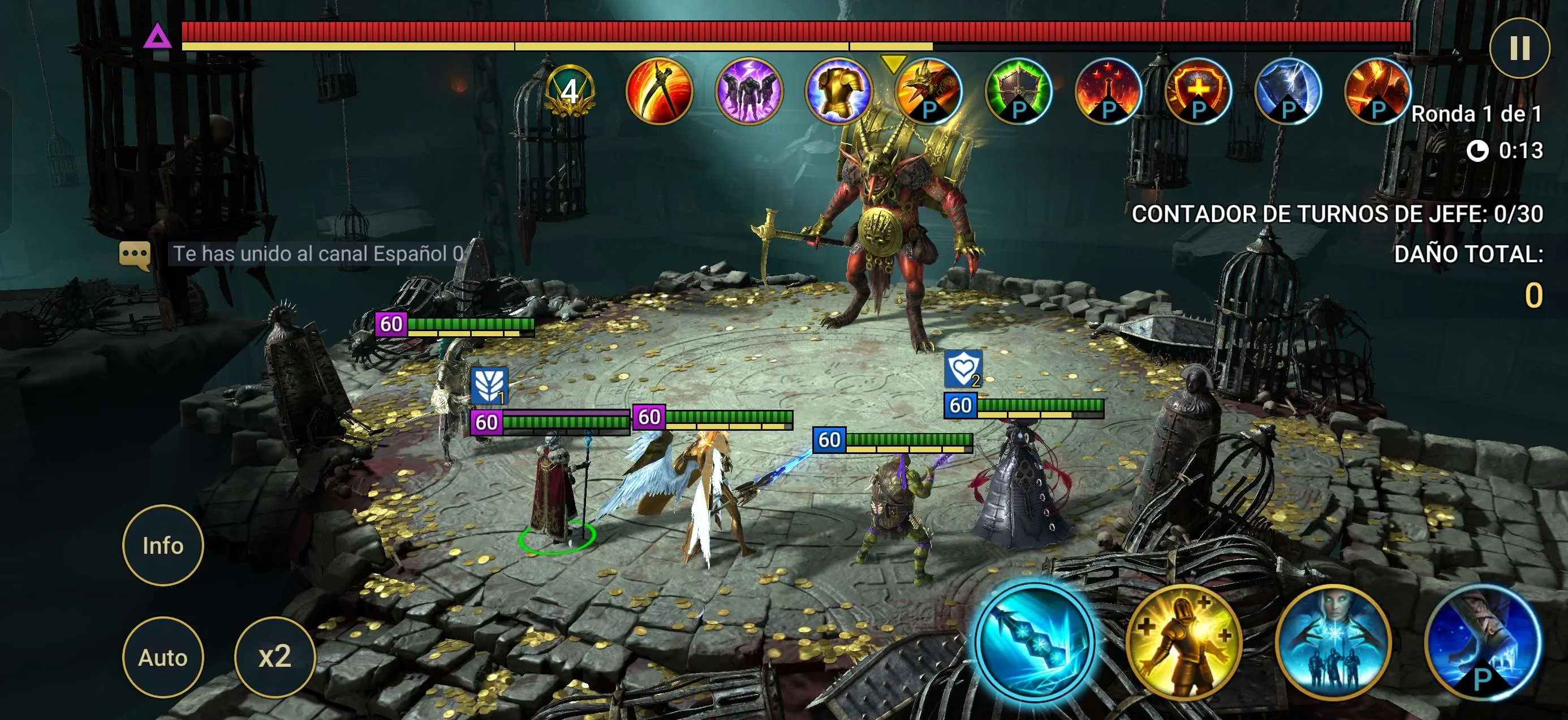The image size is (1568, 720).
Task: Cast the blue team buff skill
Action: click(1333, 641)
